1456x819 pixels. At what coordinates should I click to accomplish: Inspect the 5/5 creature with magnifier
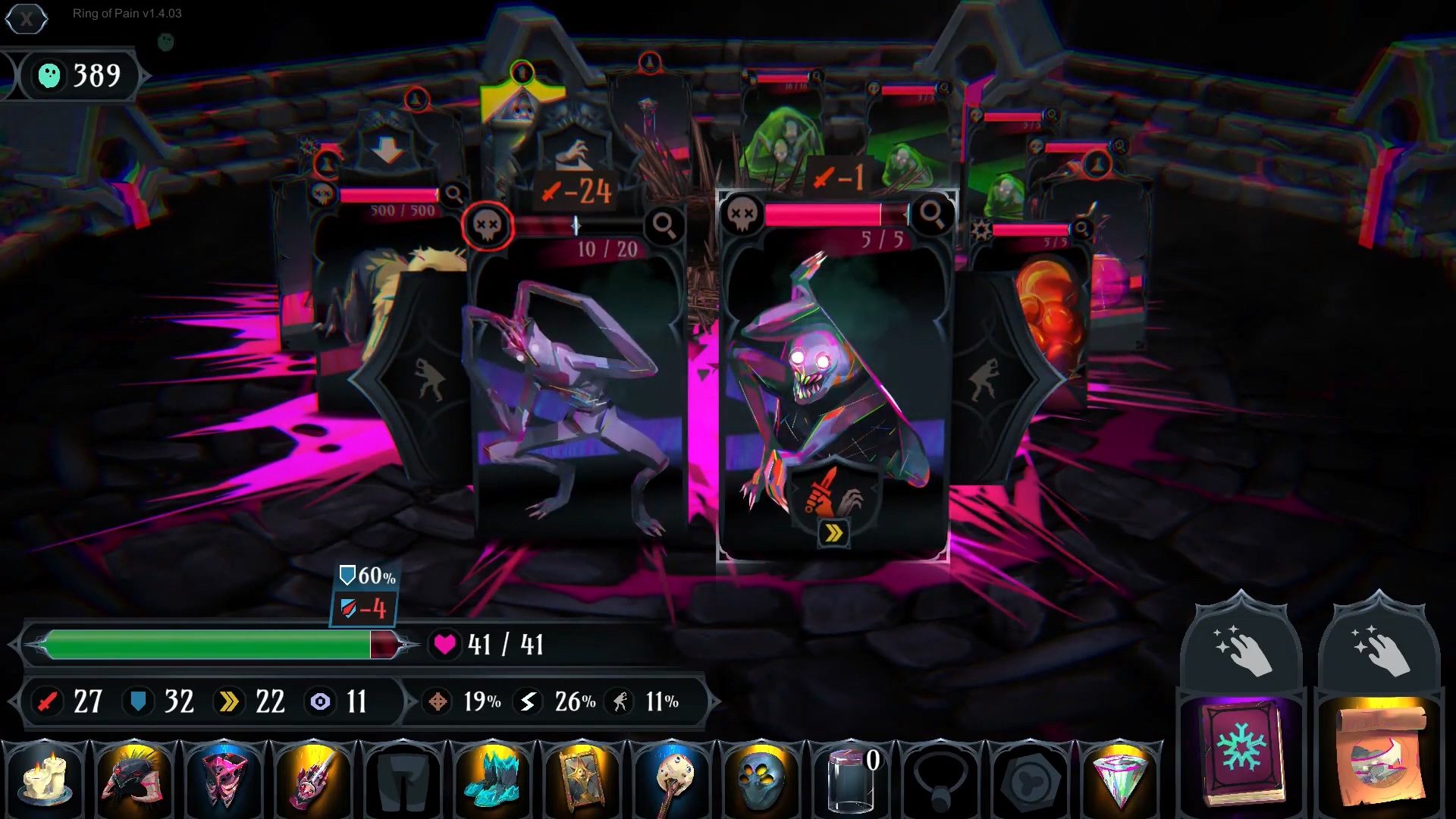[x=932, y=215]
